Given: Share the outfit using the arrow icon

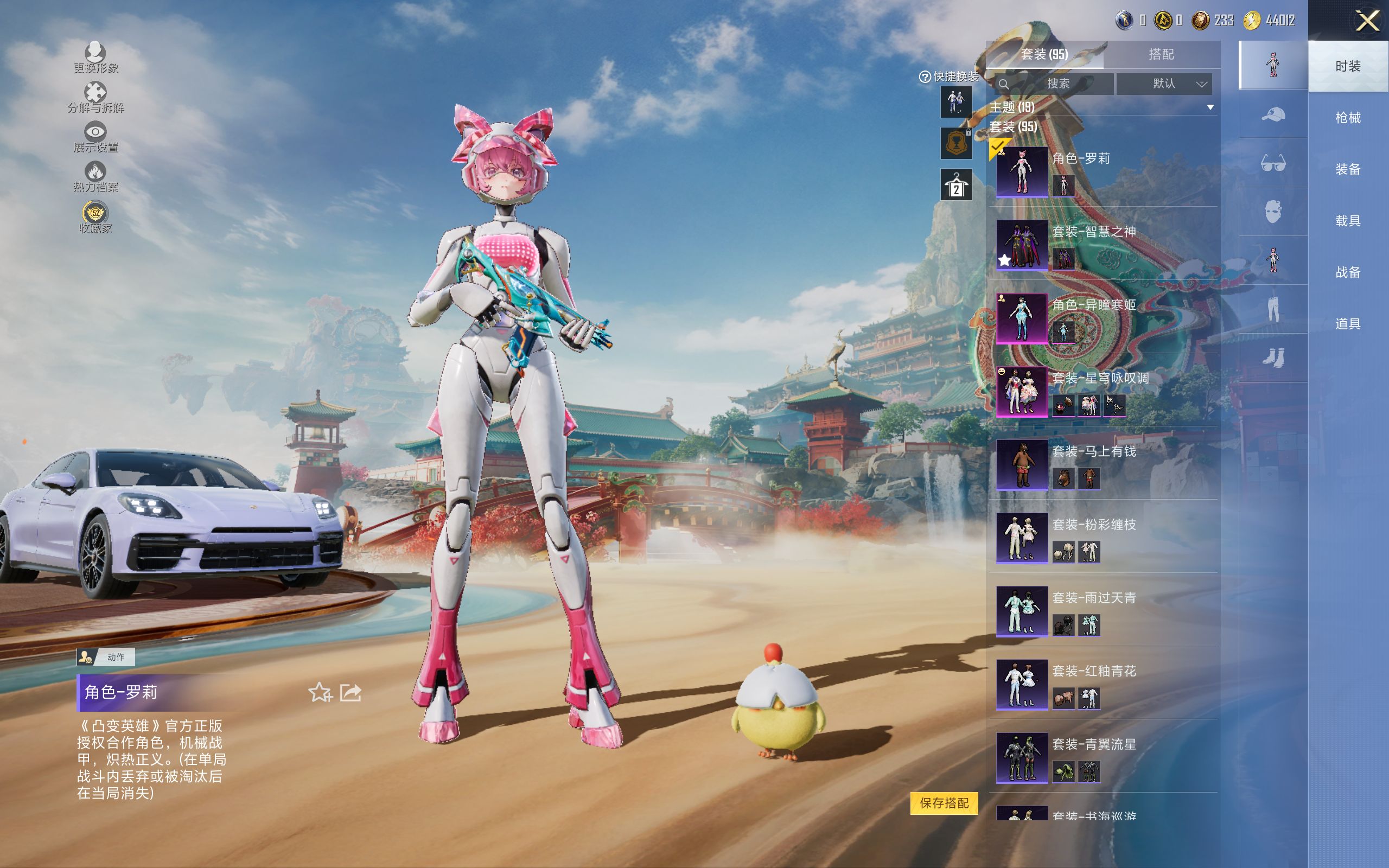Looking at the screenshot, I should point(351,692).
